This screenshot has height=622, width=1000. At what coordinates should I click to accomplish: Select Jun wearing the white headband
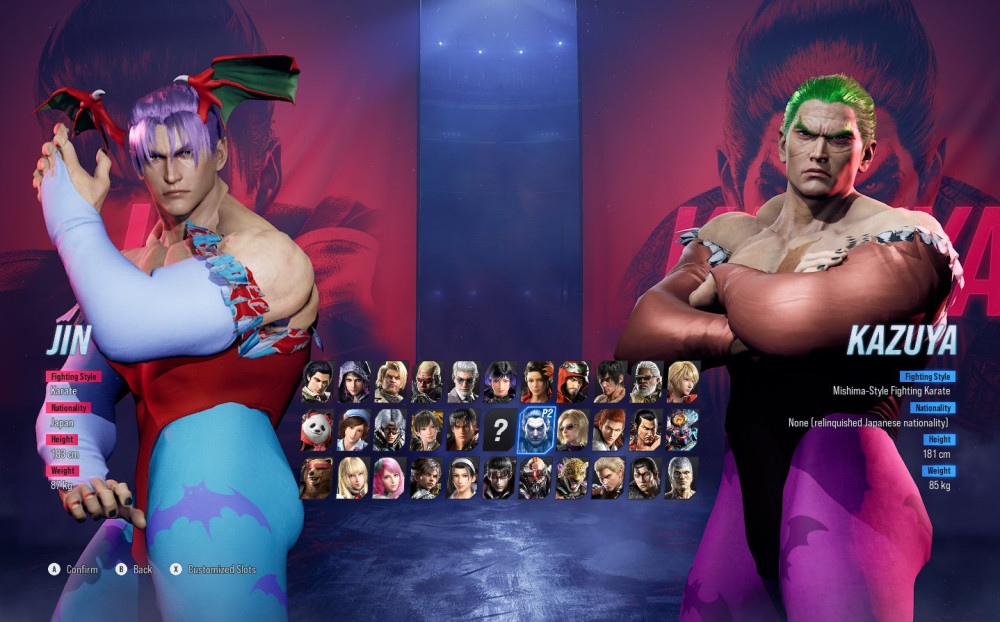click(462, 478)
